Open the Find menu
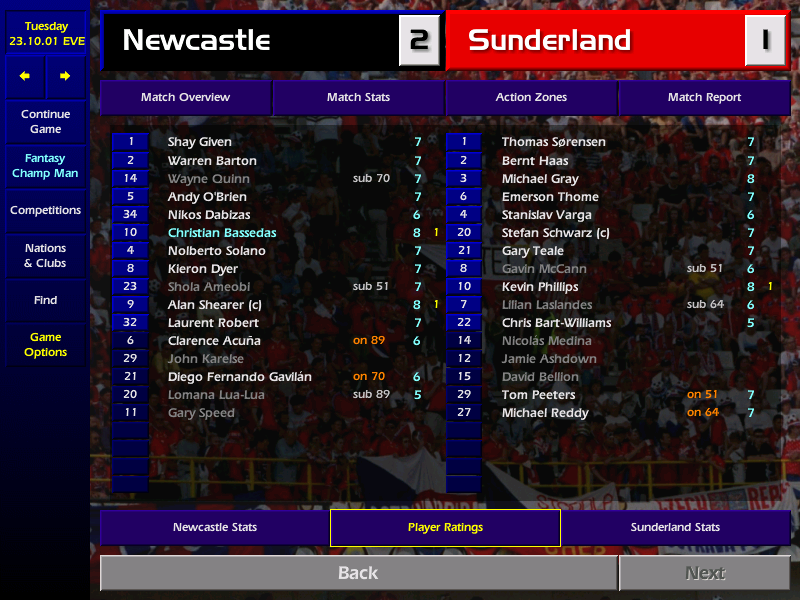 (x=45, y=300)
